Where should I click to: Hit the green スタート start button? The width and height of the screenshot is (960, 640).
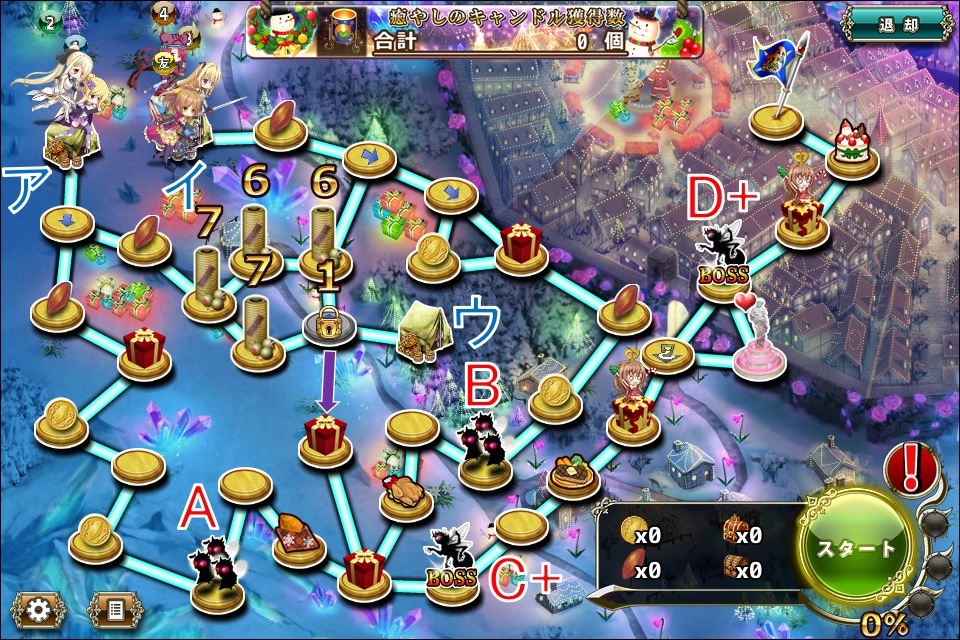click(x=857, y=549)
